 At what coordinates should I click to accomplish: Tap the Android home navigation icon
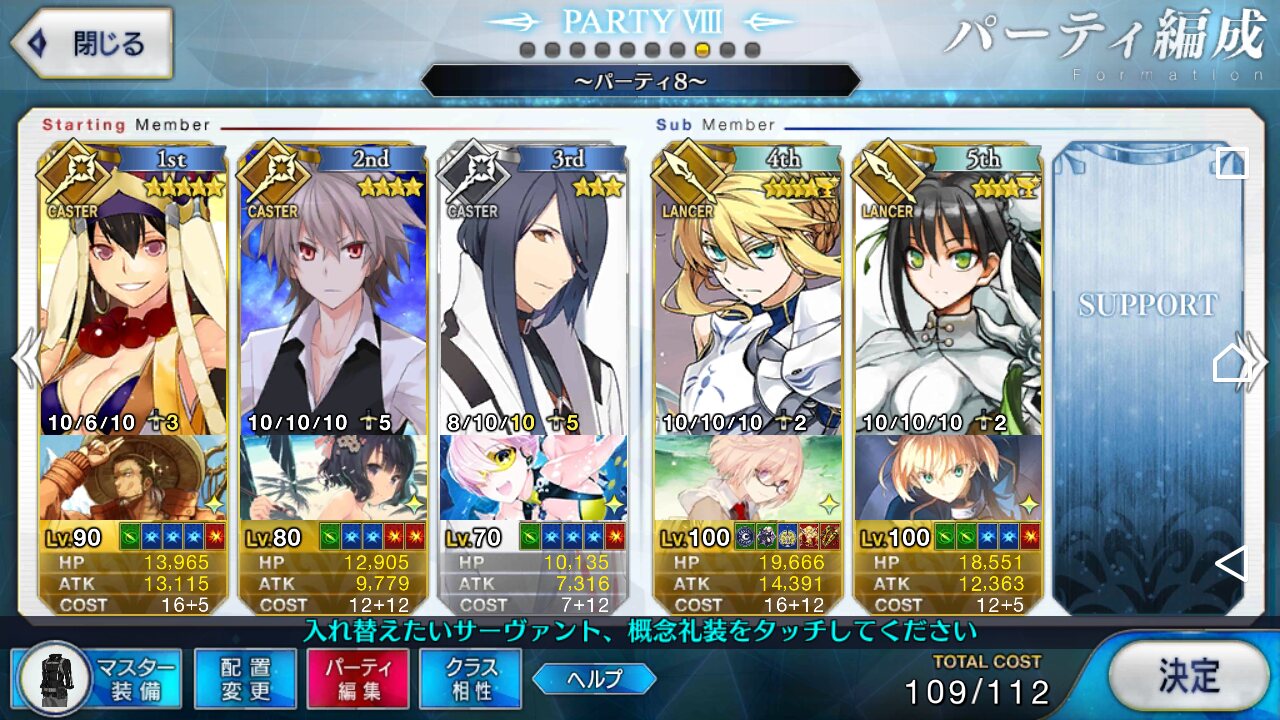click(1231, 365)
